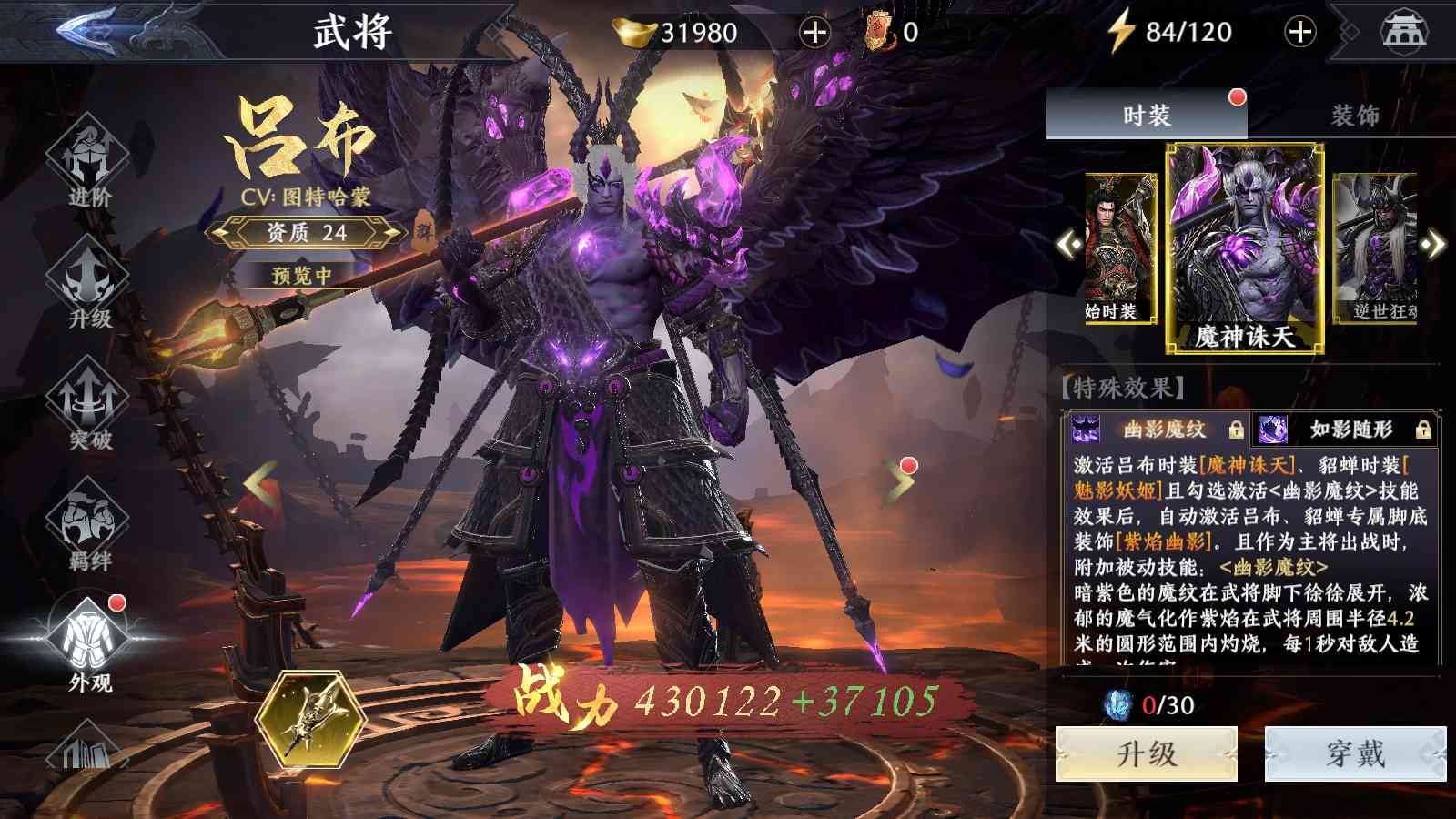Add stamina with the plus button
The width and height of the screenshot is (1456, 819).
pyautogui.click(x=1299, y=33)
